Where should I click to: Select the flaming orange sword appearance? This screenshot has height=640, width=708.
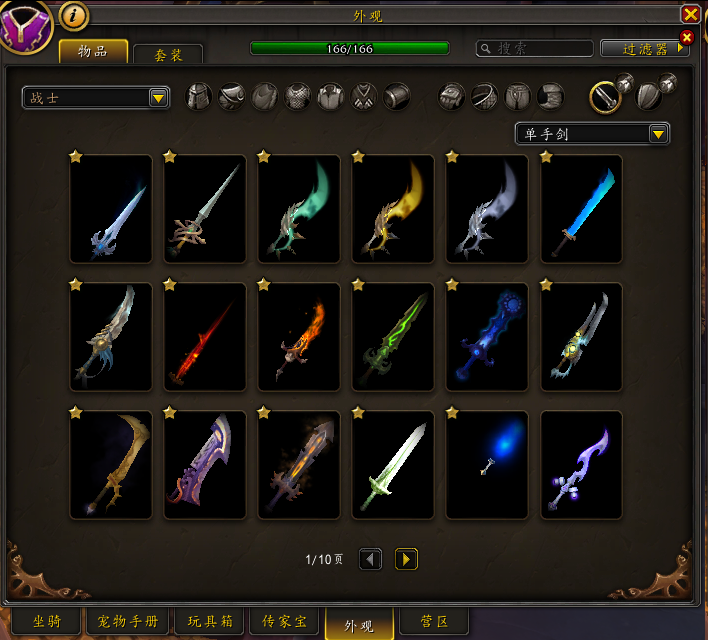(x=299, y=335)
